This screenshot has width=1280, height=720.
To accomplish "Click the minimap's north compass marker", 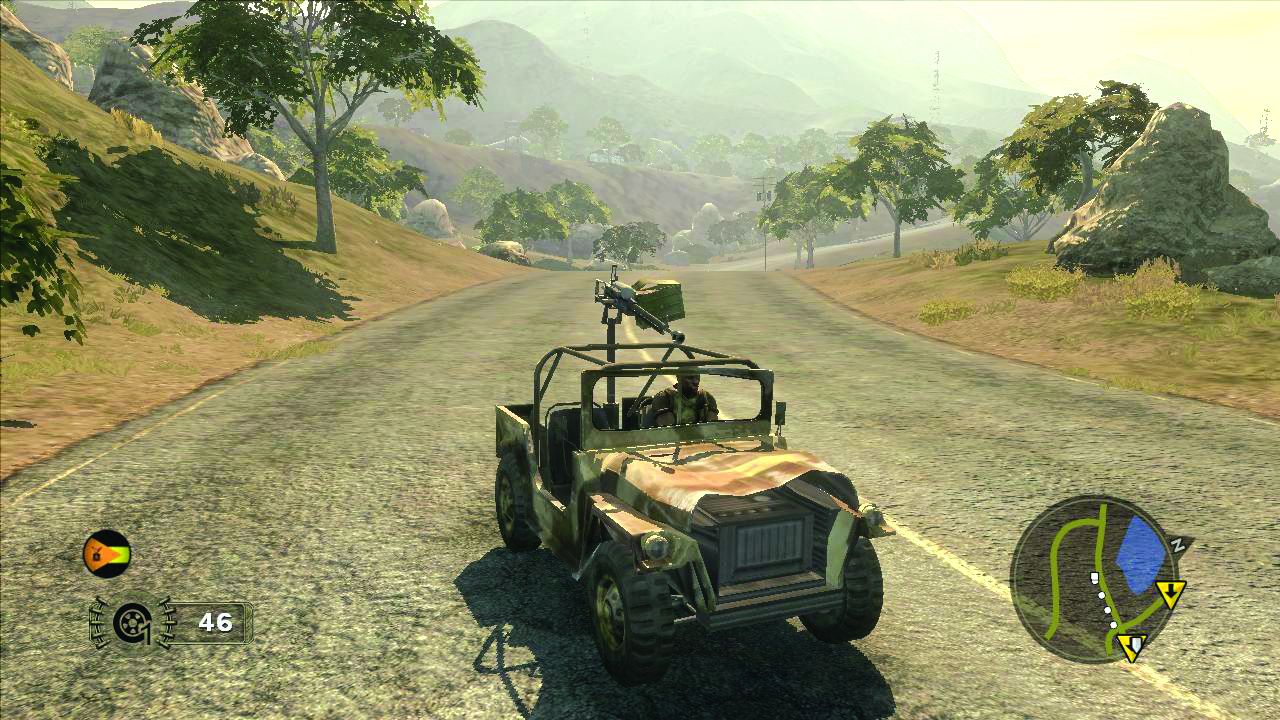I will coord(1179,545).
